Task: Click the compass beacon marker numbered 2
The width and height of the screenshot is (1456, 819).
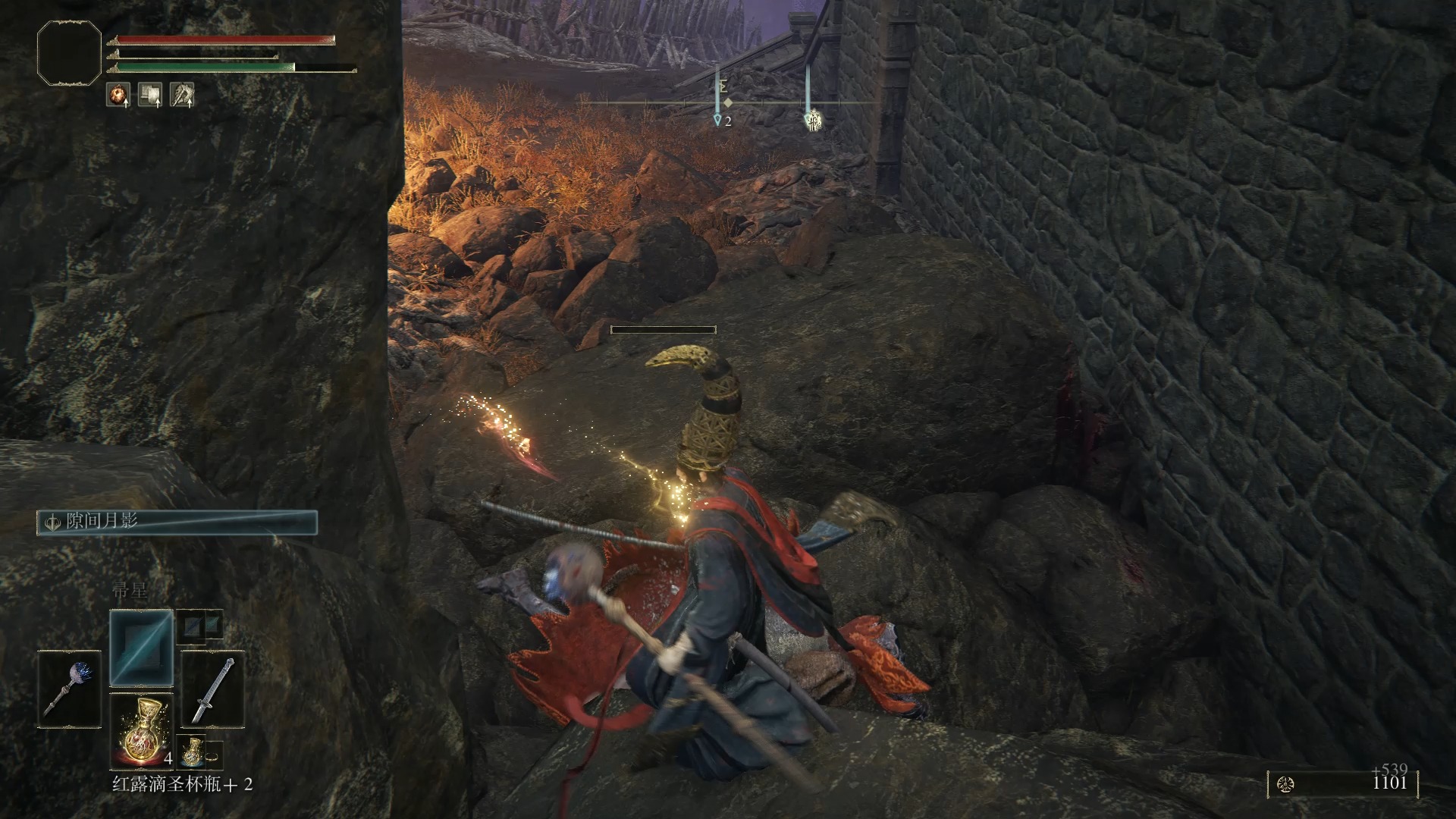Action: (x=718, y=120)
